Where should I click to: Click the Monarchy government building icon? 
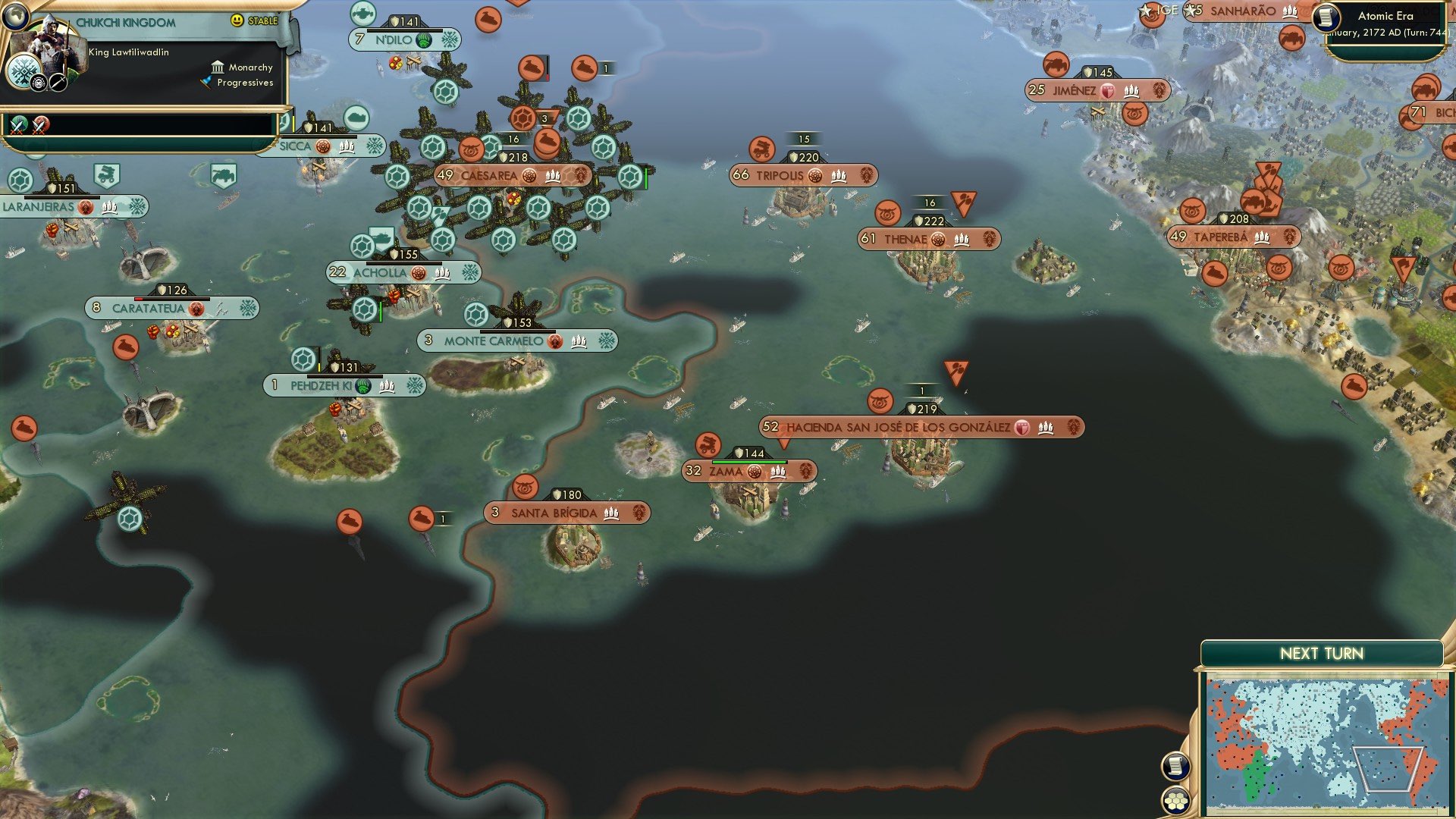[x=218, y=67]
